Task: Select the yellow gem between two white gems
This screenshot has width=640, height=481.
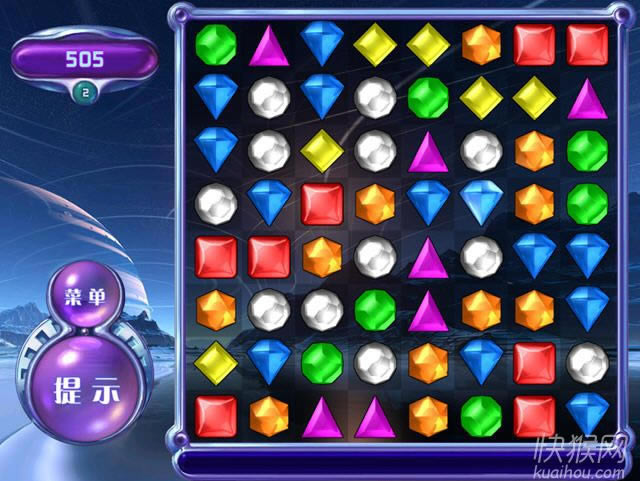Action: [321, 151]
